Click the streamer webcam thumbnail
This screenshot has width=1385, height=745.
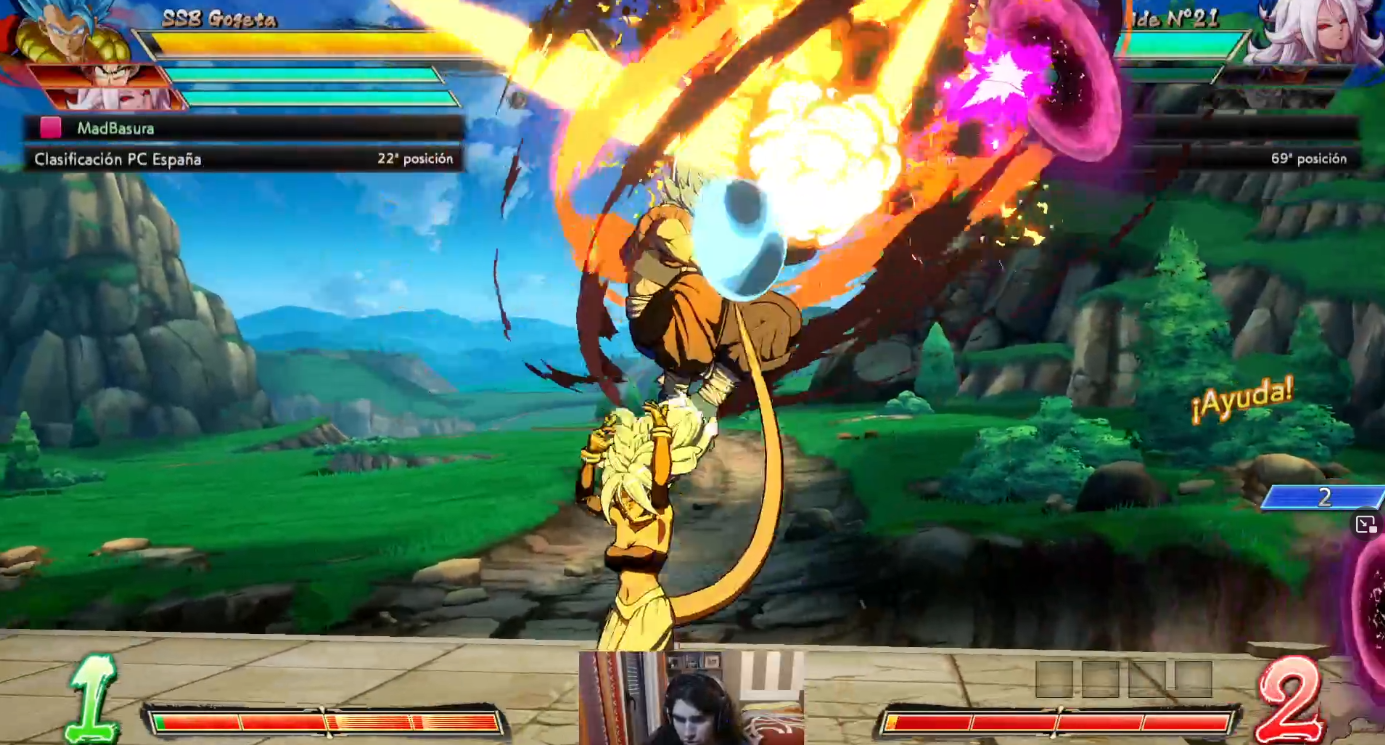[x=691, y=697]
